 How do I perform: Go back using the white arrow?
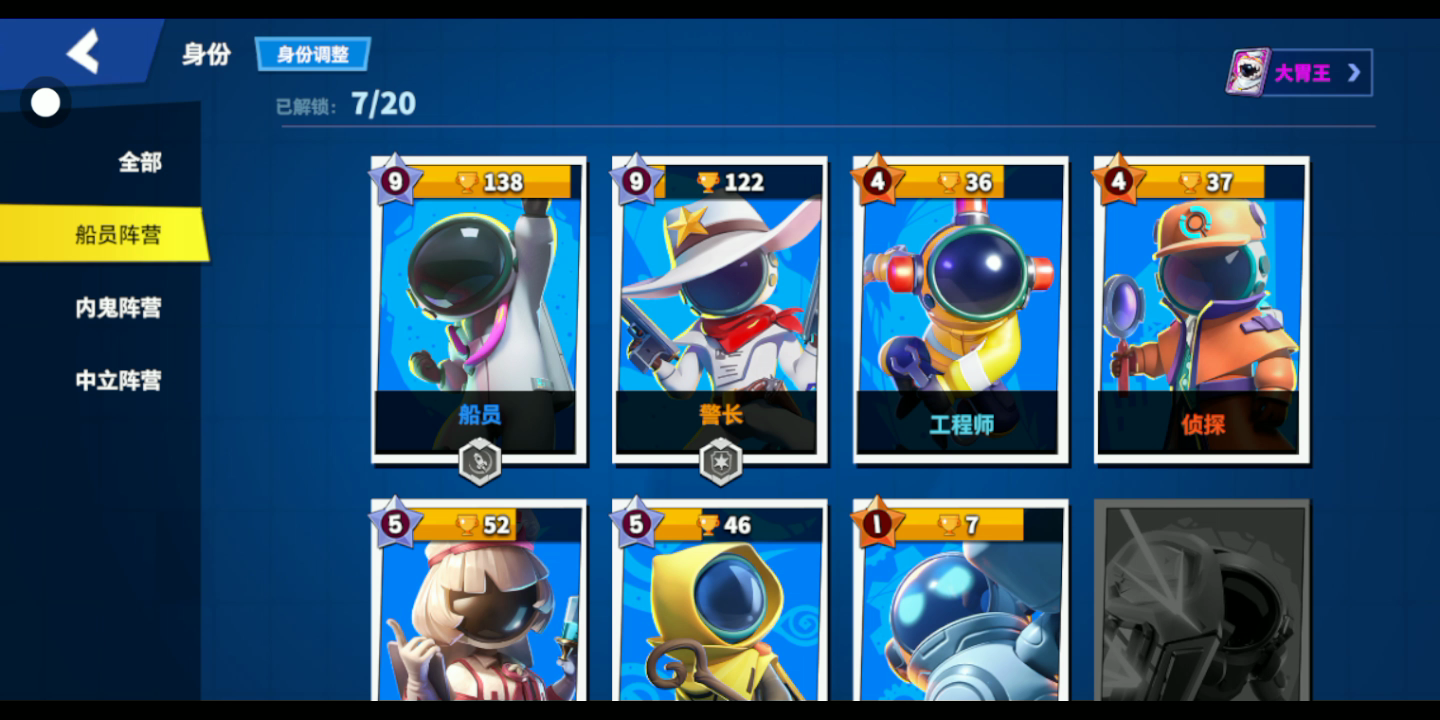(84, 51)
